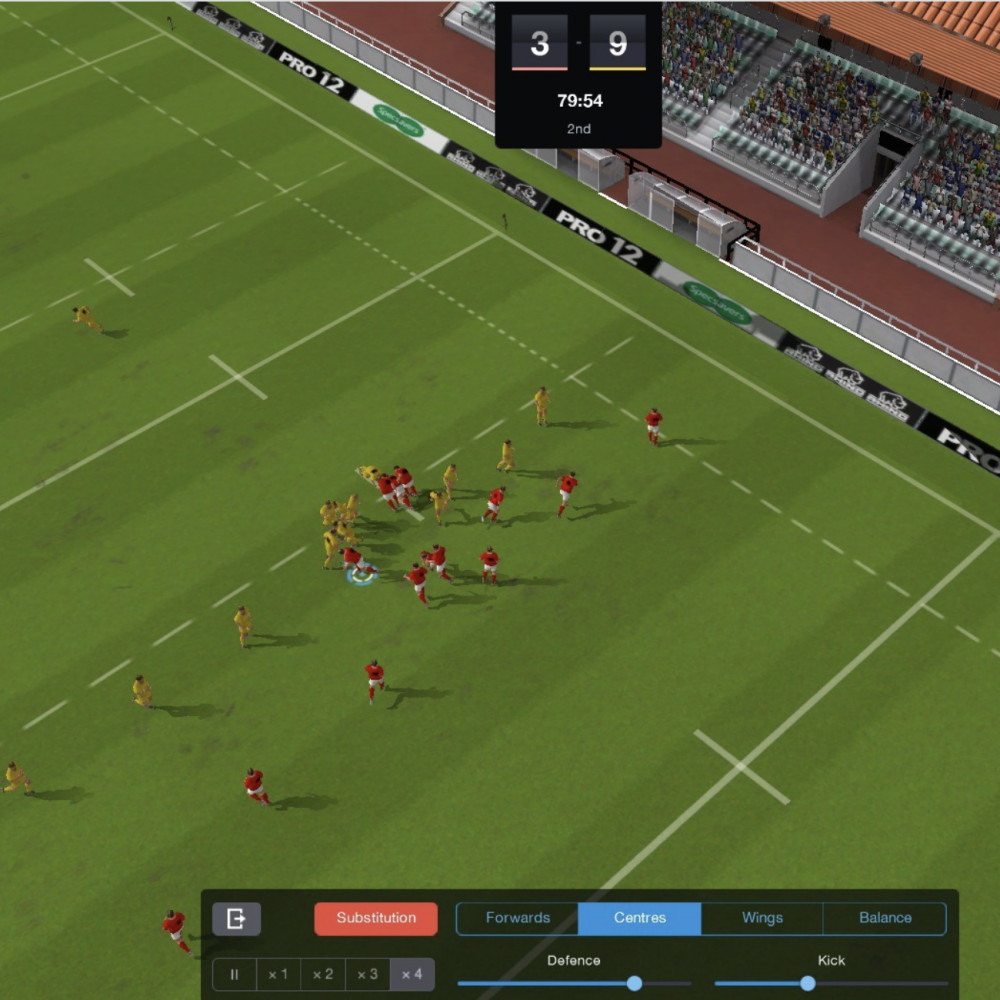1000x1000 pixels.
Task: Set match speed to x2
Action: point(323,974)
